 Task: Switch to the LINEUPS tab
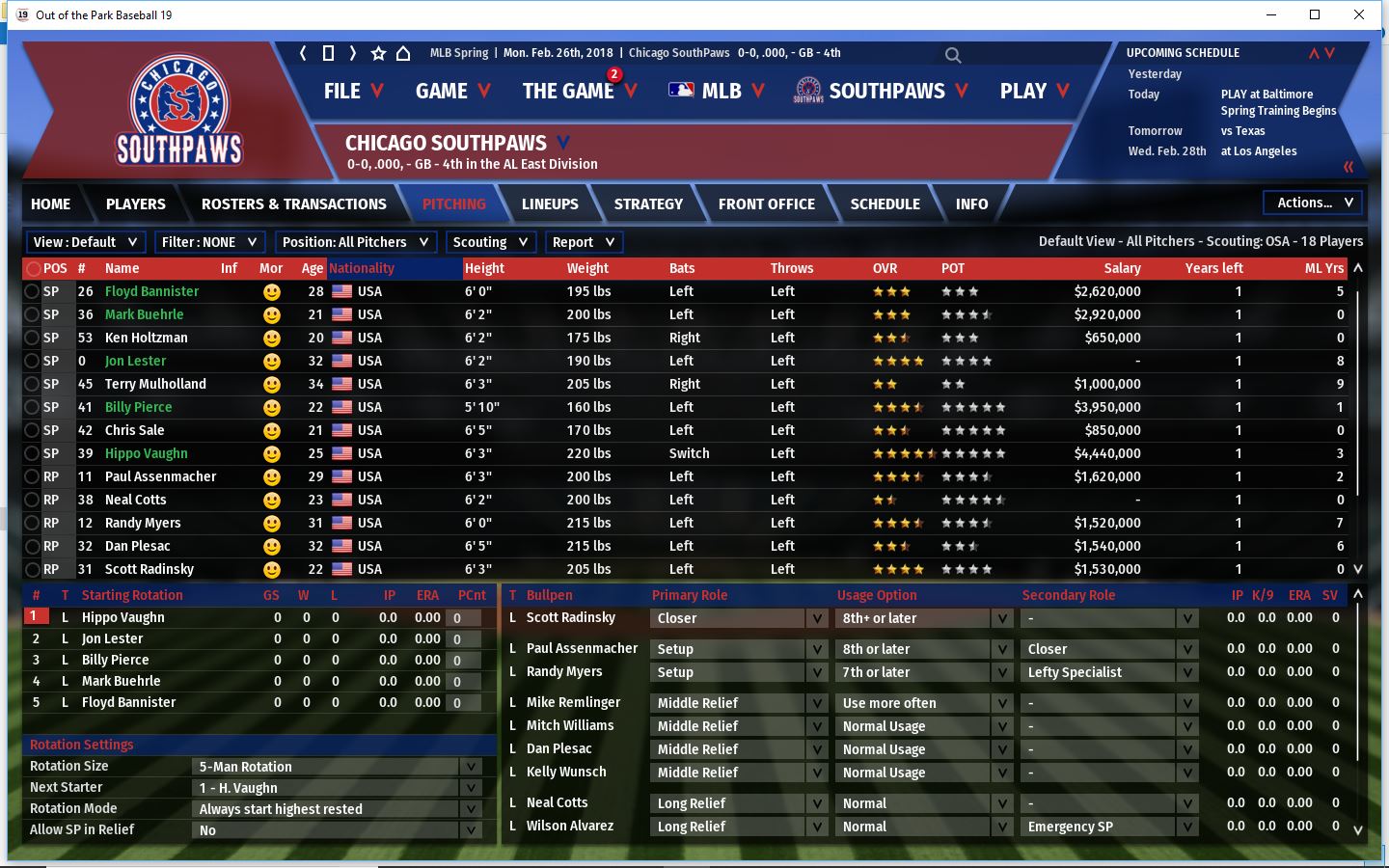pos(550,204)
